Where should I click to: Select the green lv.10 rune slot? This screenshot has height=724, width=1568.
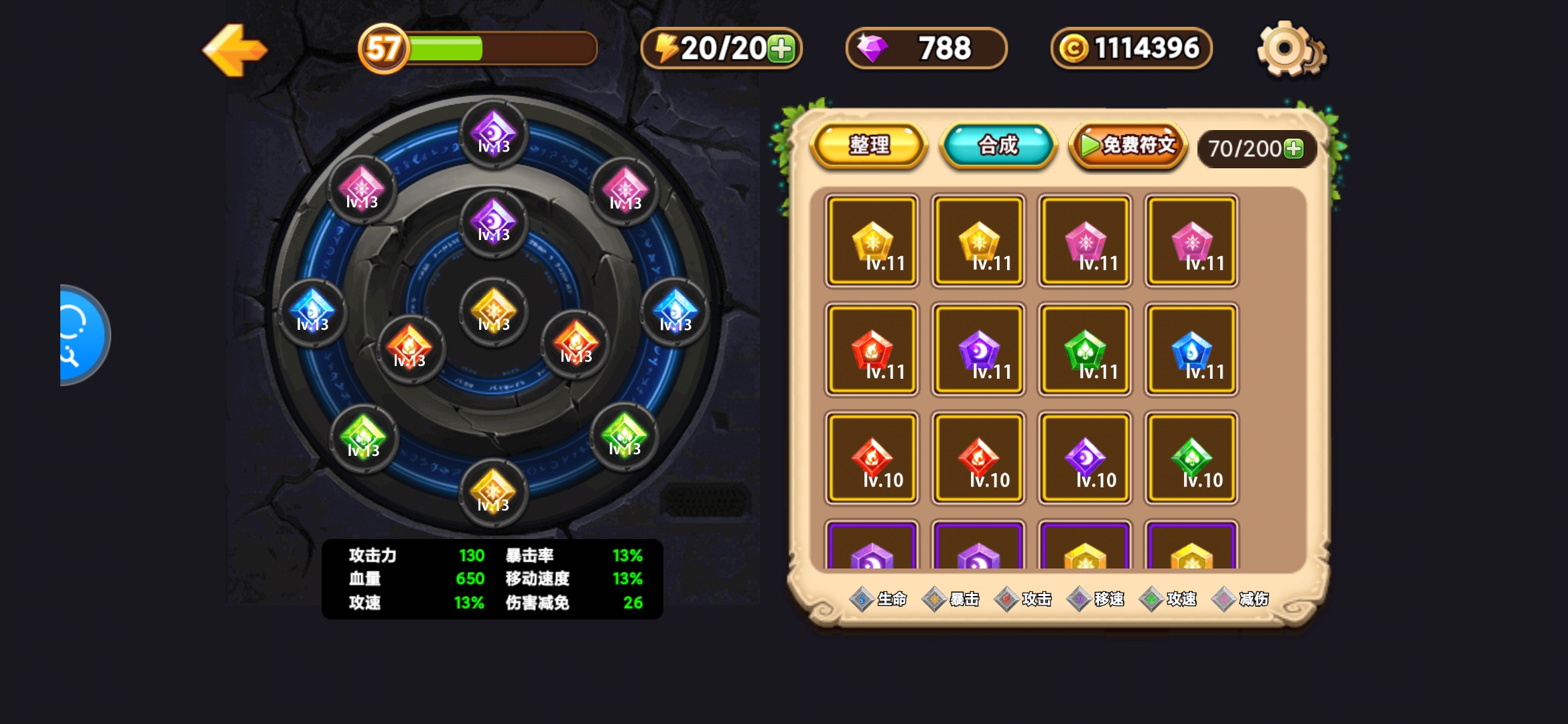tap(1191, 459)
